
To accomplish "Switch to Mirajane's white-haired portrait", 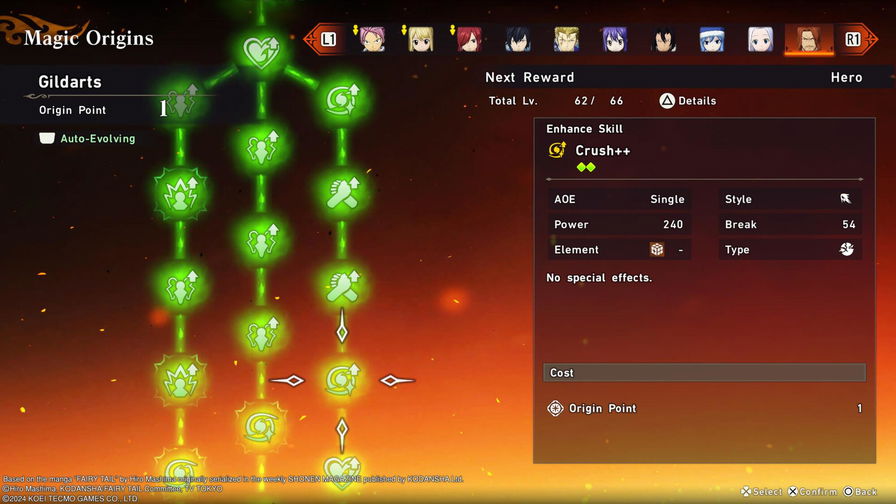I will point(760,39).
